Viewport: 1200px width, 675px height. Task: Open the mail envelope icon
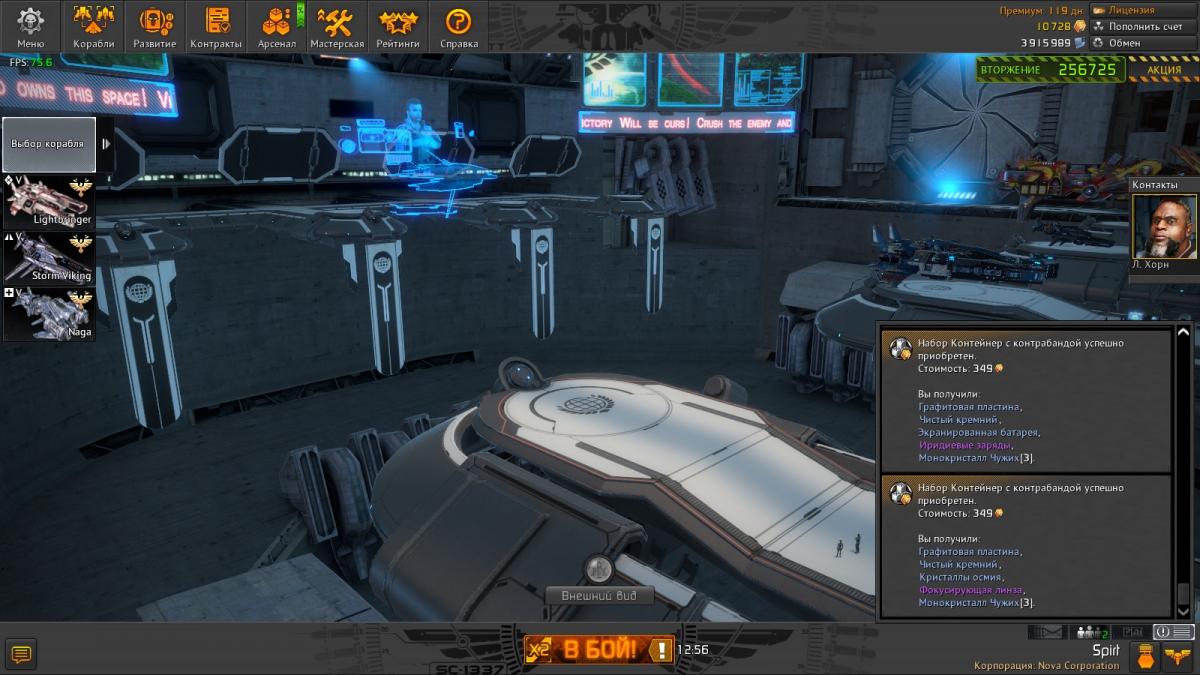click(1045, 632)
